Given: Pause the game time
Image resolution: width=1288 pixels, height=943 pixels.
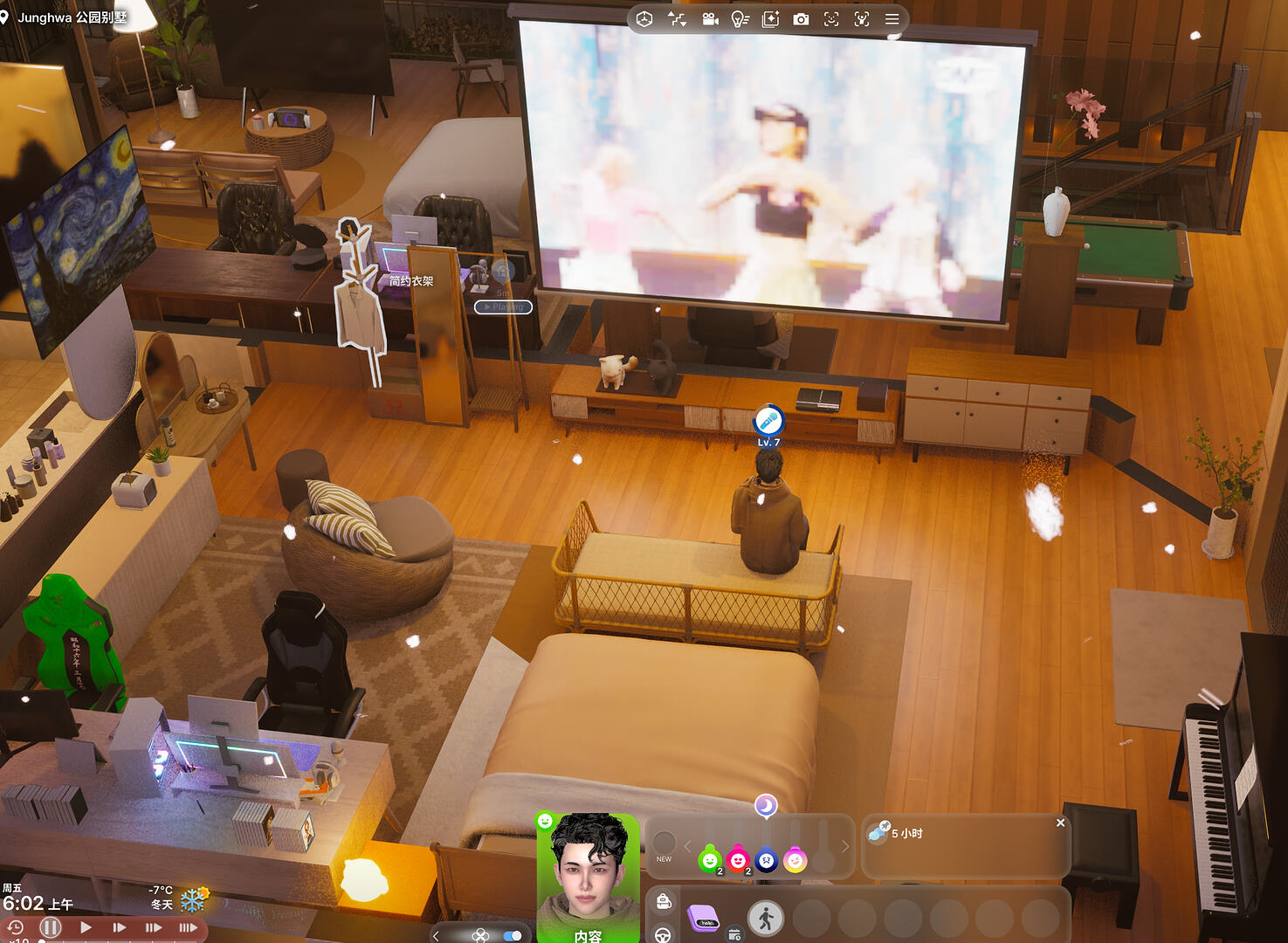Looking at the screenshot, I should click(x=51, y=927).
